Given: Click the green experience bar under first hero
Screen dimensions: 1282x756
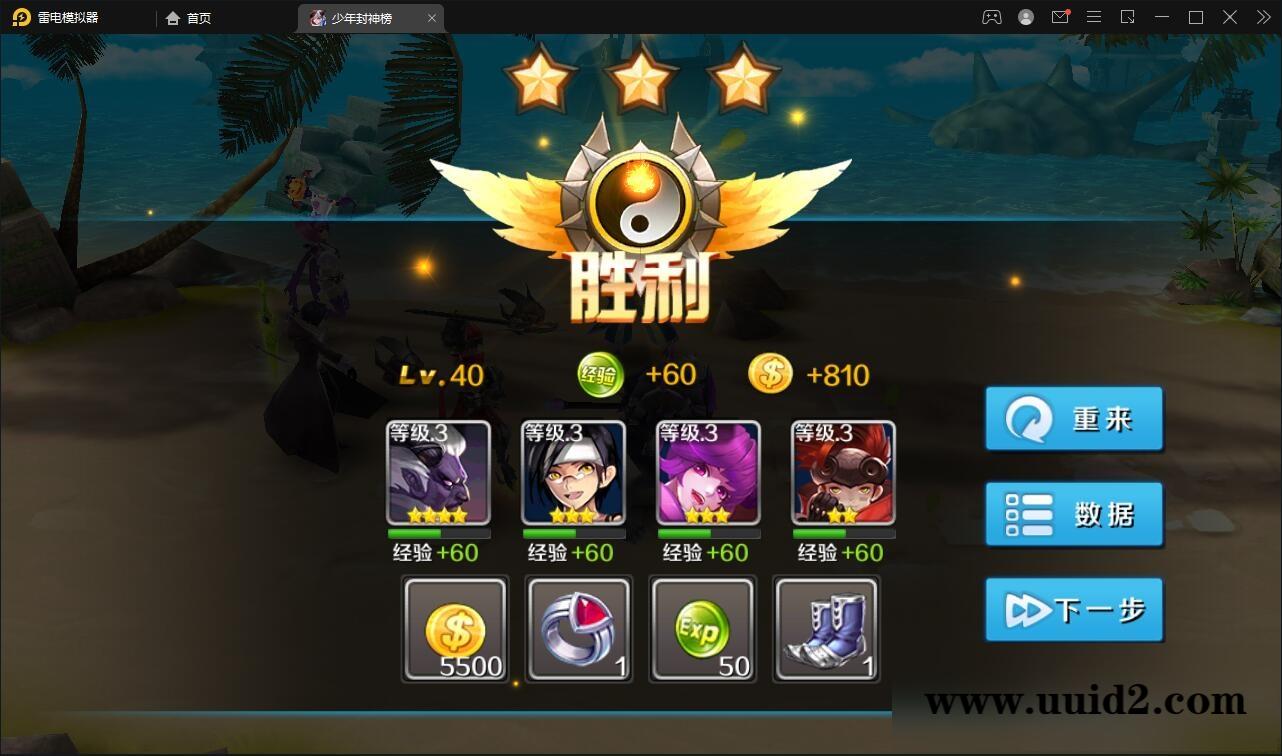Looking at the screenshot, I should click(438, 533).
